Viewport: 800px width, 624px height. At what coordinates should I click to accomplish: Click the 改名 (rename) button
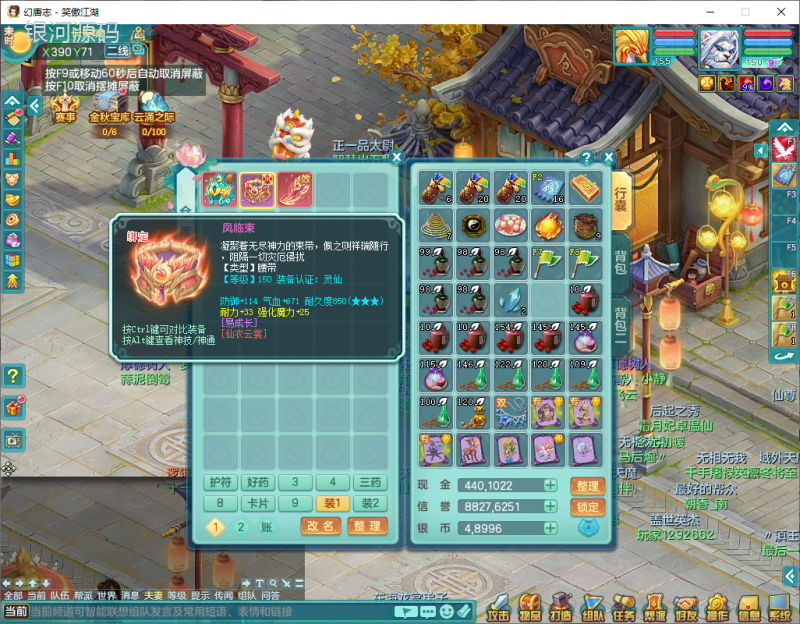tap(321, 526)
